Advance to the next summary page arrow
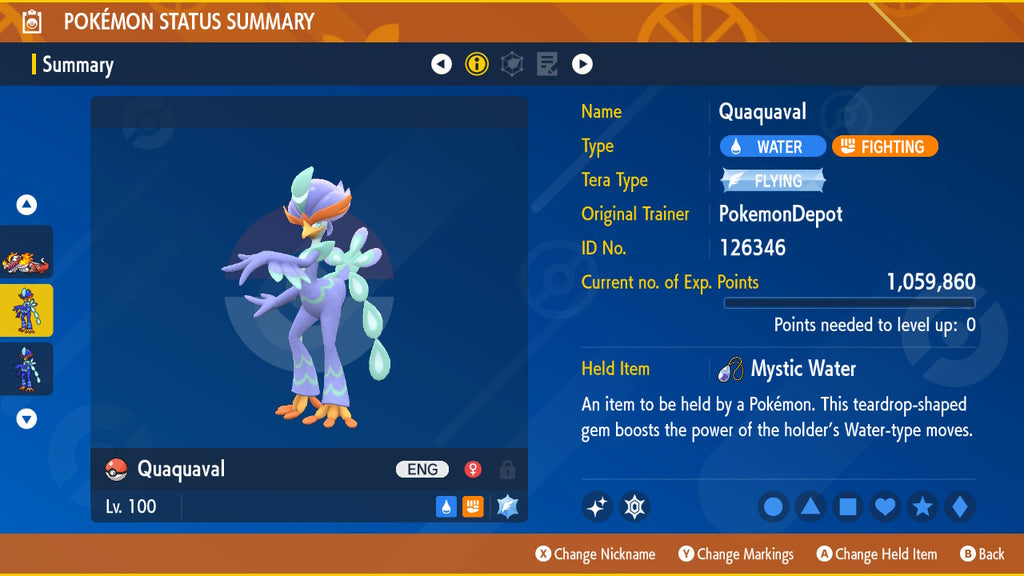Image resolution: width=1024 pixels, height=576 pixels. pyautogui.click(x=582, y=65)
